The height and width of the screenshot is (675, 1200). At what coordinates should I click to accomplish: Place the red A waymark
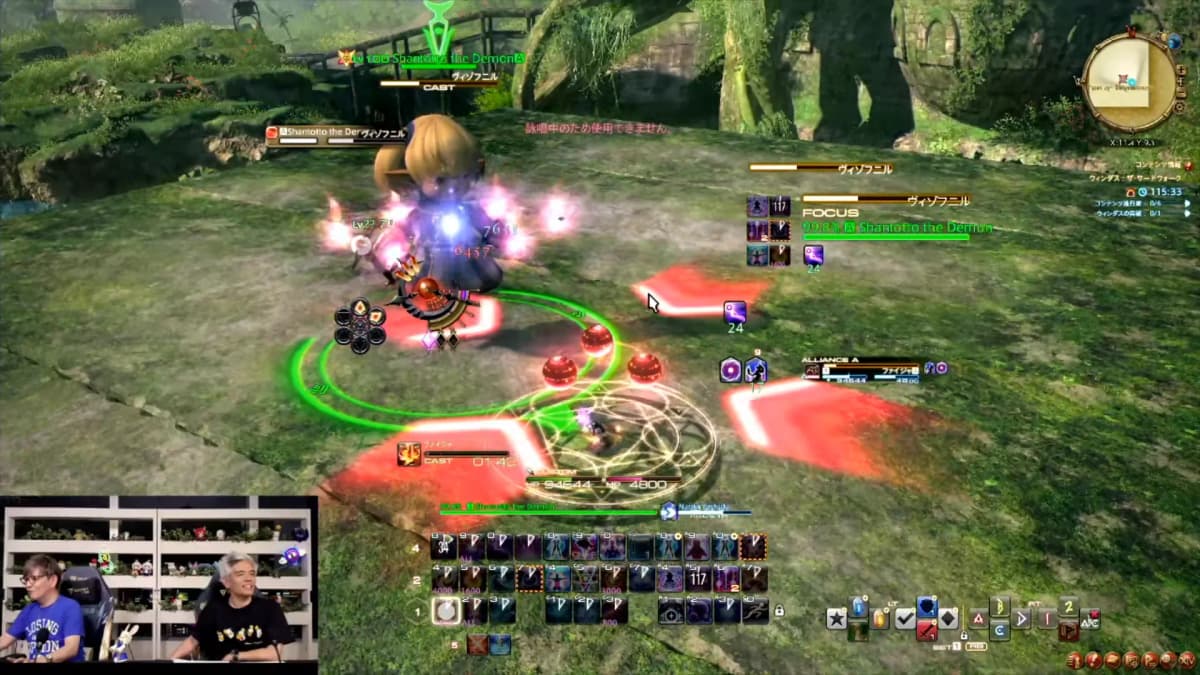click(978, 619)
